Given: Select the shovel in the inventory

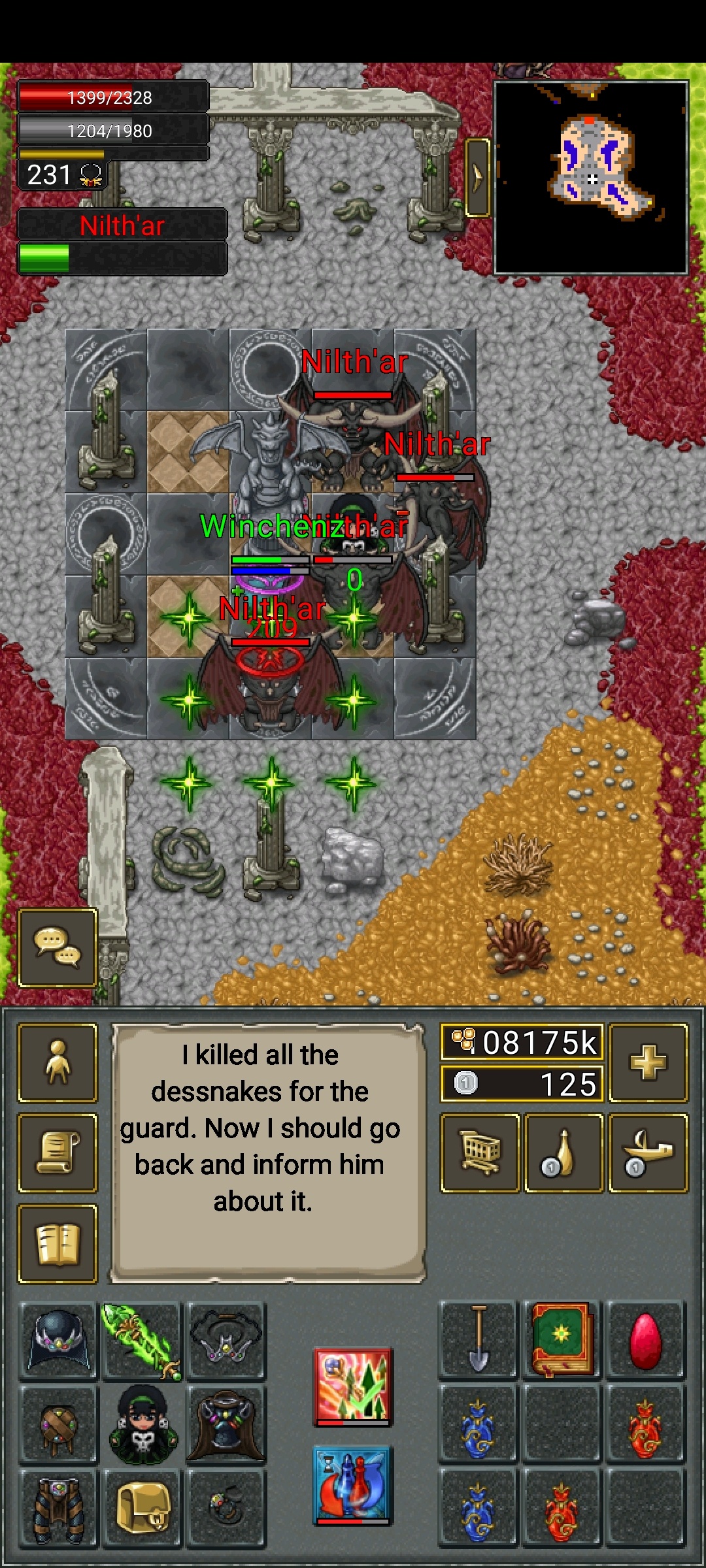Looking at the screenshot, I should 479,1339.
